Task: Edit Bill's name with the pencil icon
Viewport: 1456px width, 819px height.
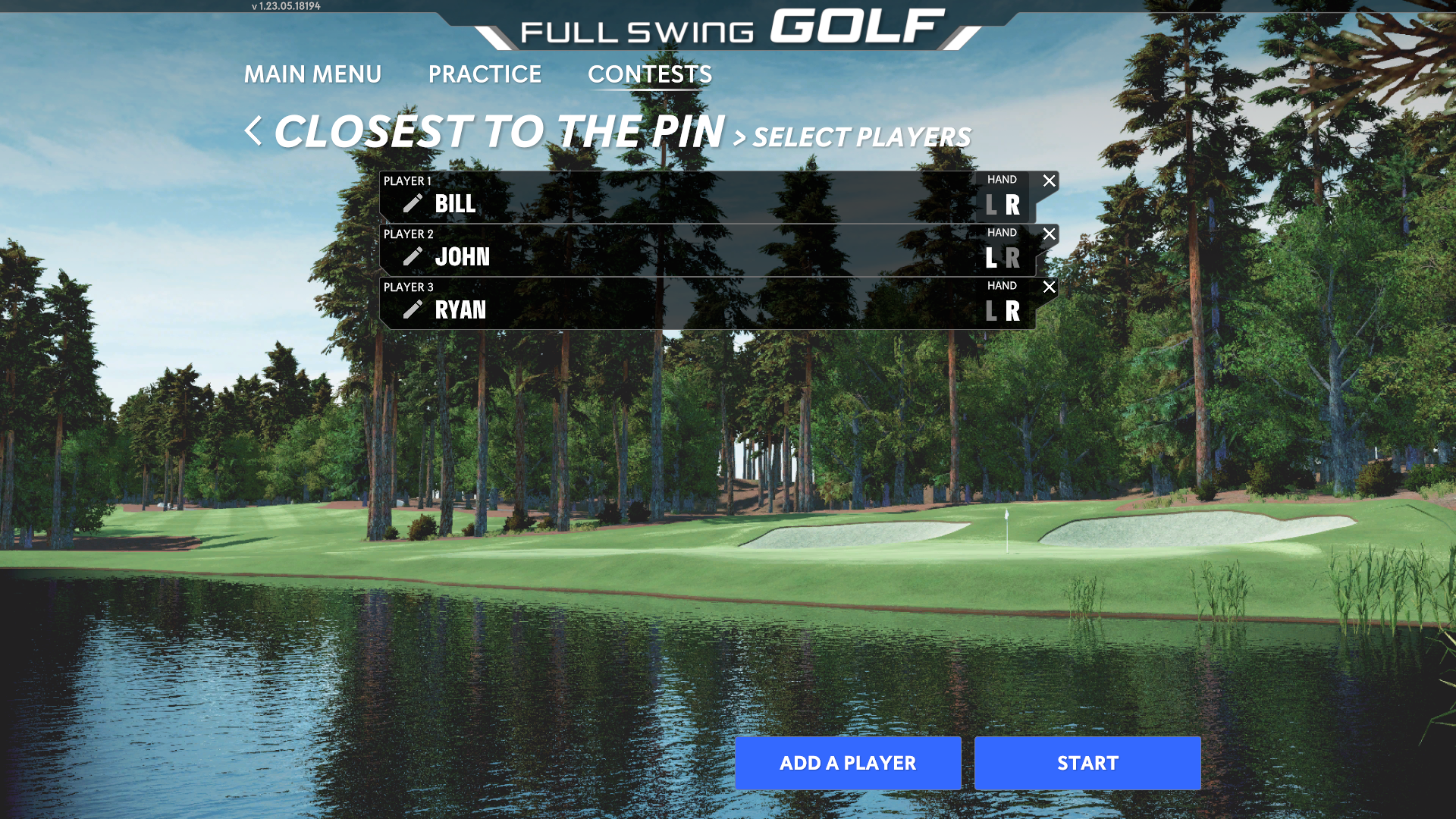Action: click(x=413, y=203)
